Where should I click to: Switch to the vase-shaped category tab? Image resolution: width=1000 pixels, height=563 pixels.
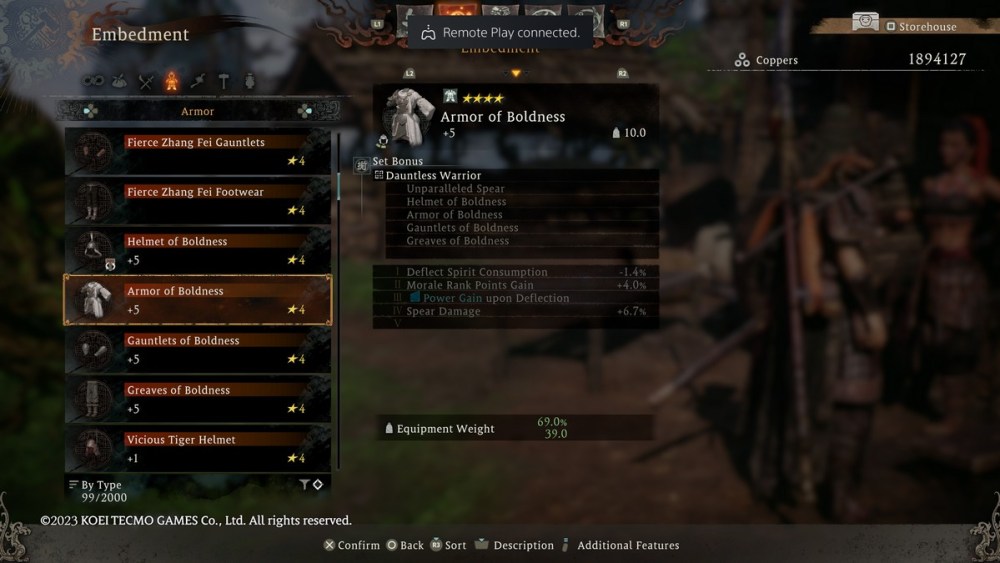coord(248,81)
